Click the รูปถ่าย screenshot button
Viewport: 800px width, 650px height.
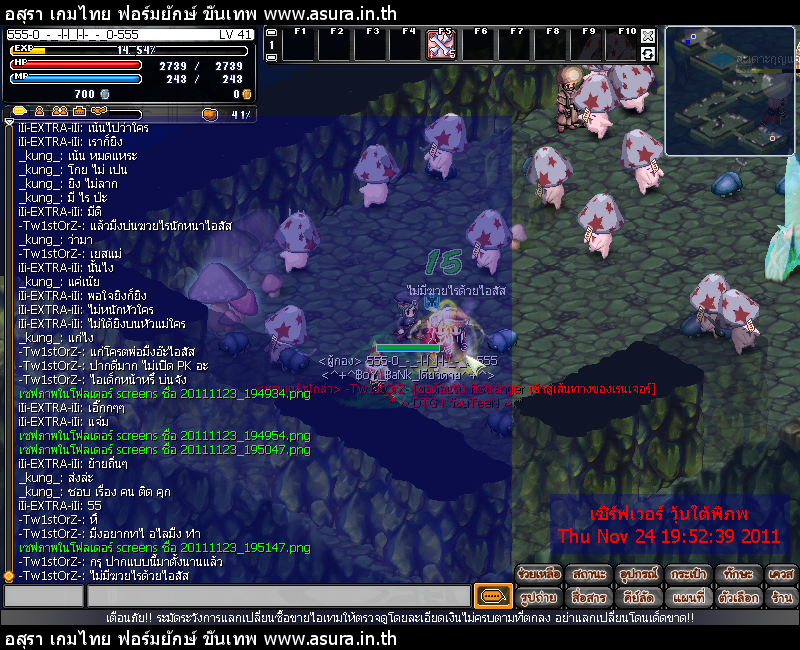pos(539,597)
